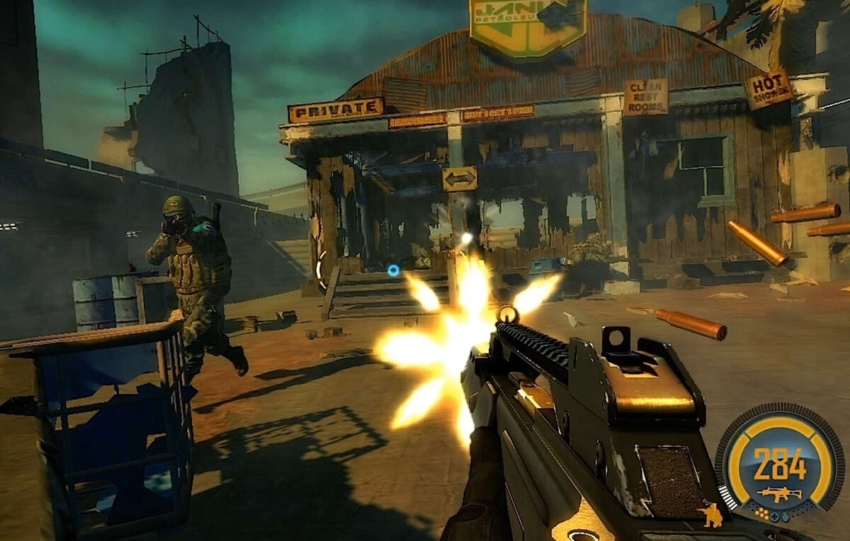Image resolution: width=850 pixels, height=541 pixels.
Task: Click the assault rifle weapon icon
Action: pyautogui.click(x=779, y=493)
